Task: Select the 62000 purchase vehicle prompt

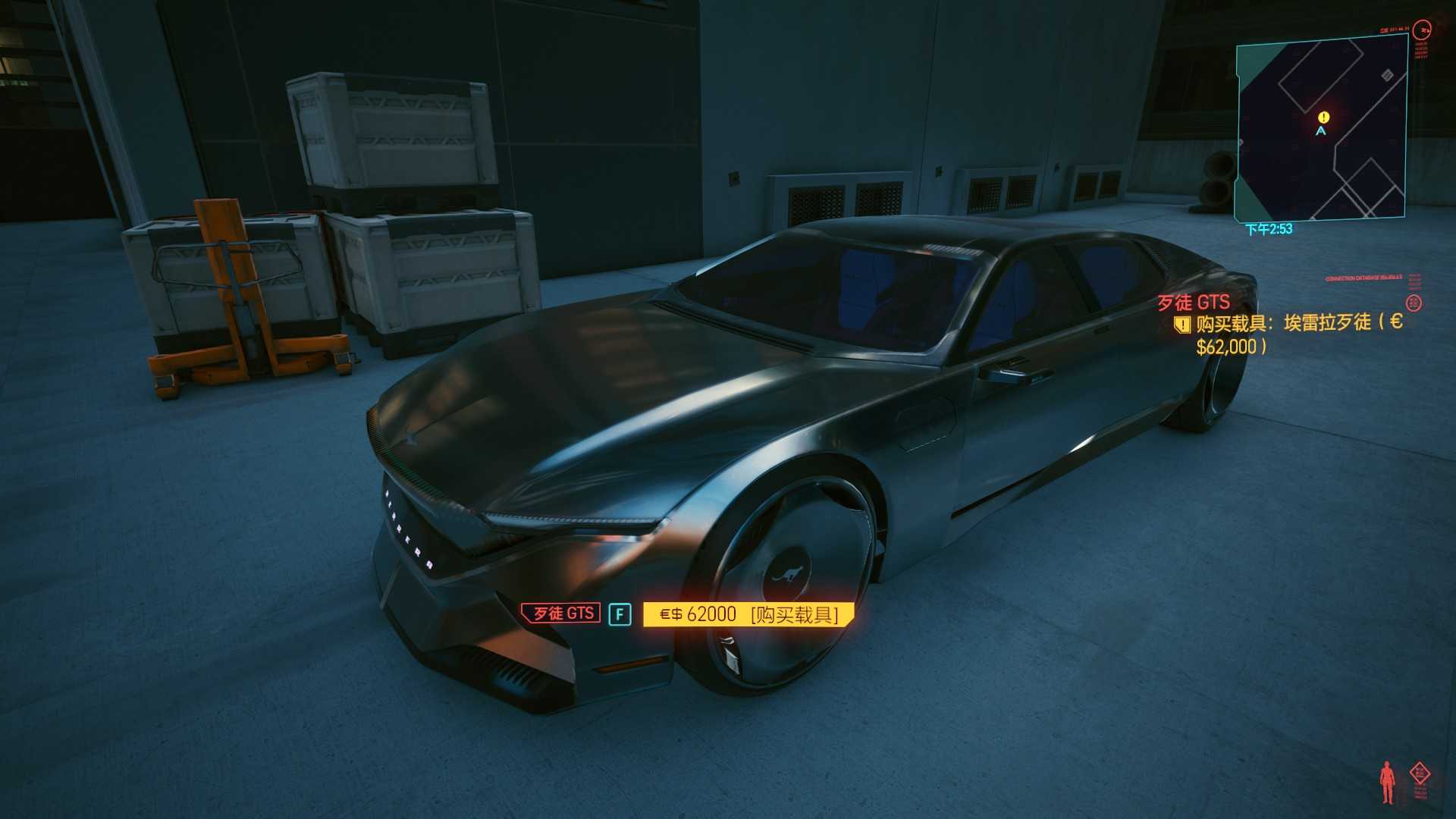Action: (748, 614)
